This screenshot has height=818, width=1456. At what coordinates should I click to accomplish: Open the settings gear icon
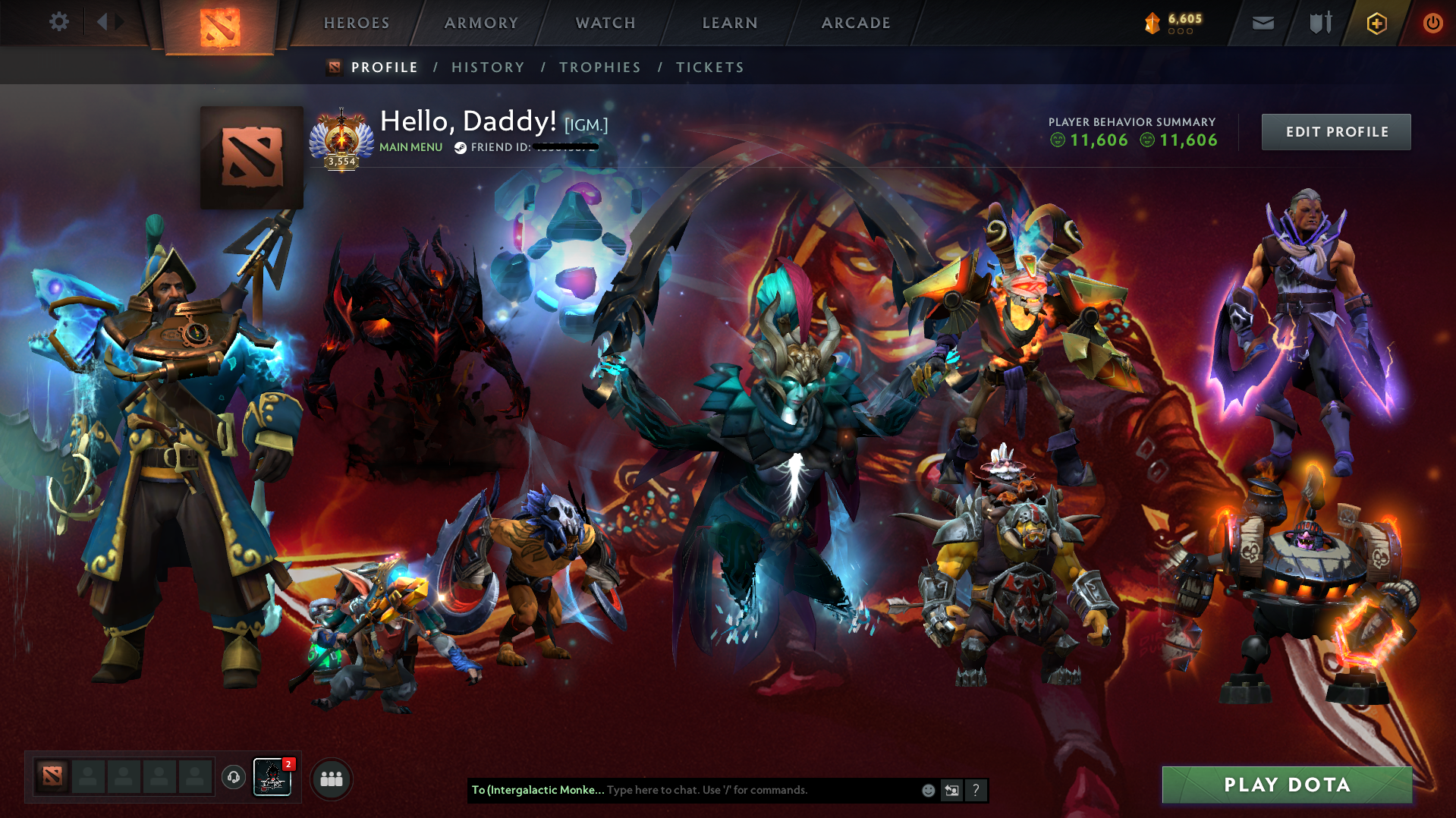59,22
